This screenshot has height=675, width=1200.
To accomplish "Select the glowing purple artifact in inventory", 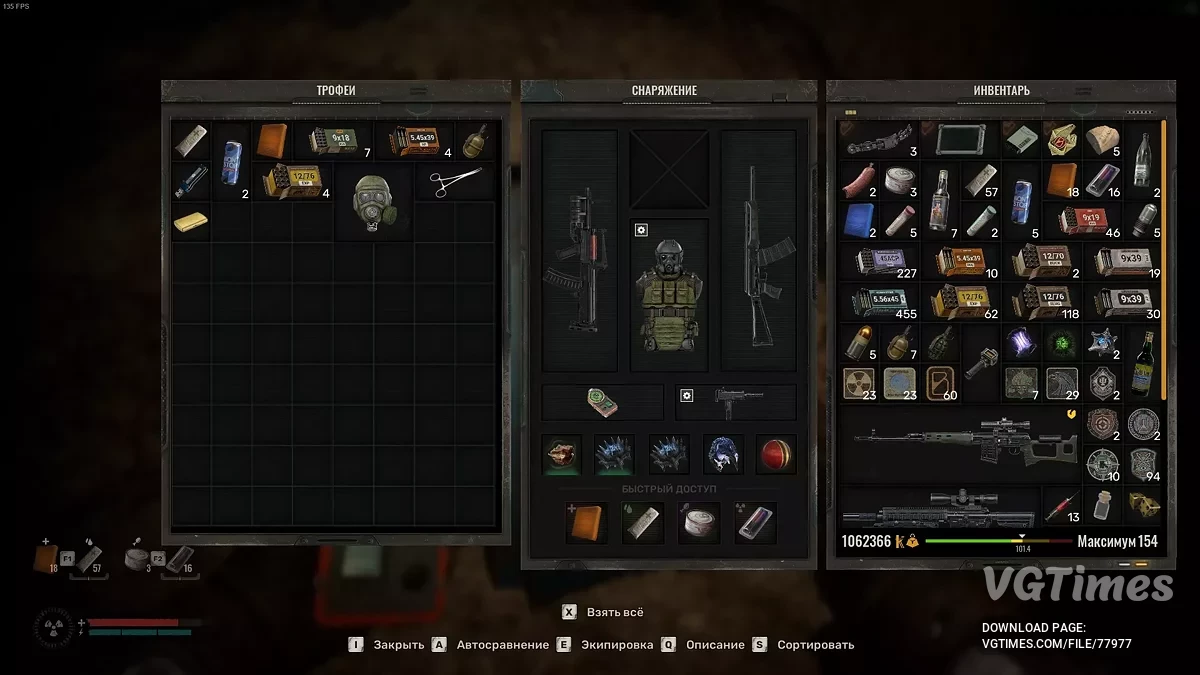I will (x=1020, y=342).
